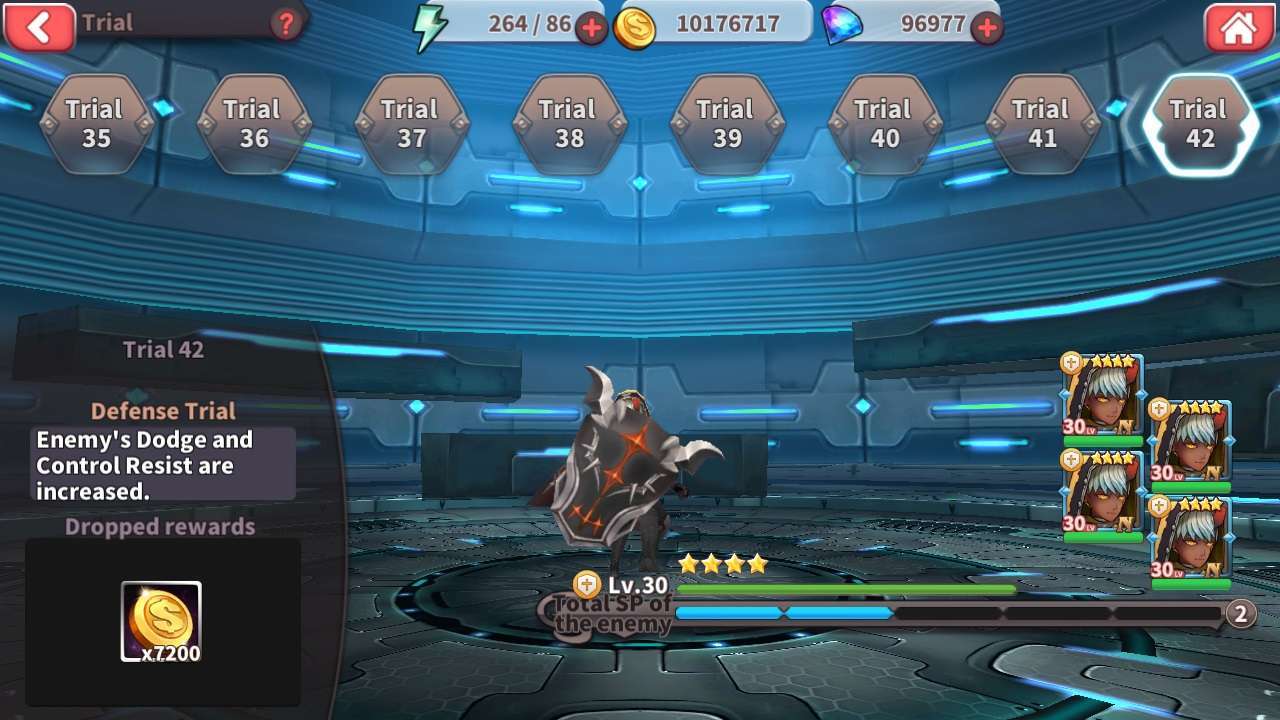
Task: Select the Trial 41 stage
Action: pyautogui.click(x=1042, y=124)
